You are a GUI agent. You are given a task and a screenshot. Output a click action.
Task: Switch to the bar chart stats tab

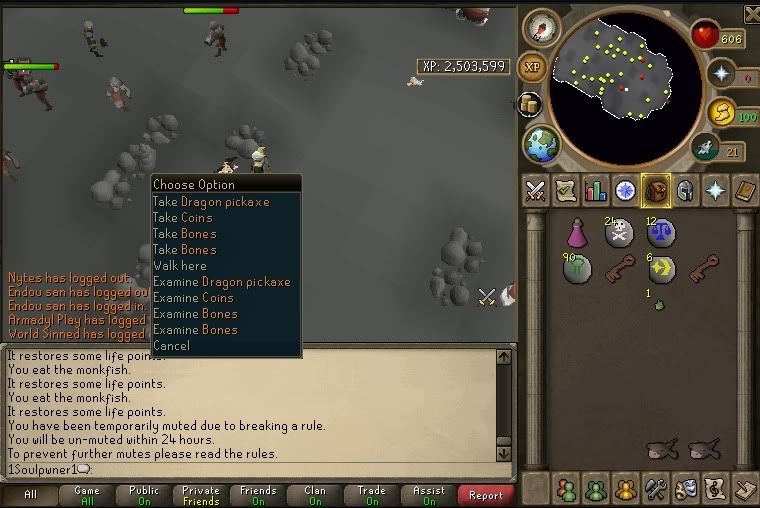tap(596, 191)
